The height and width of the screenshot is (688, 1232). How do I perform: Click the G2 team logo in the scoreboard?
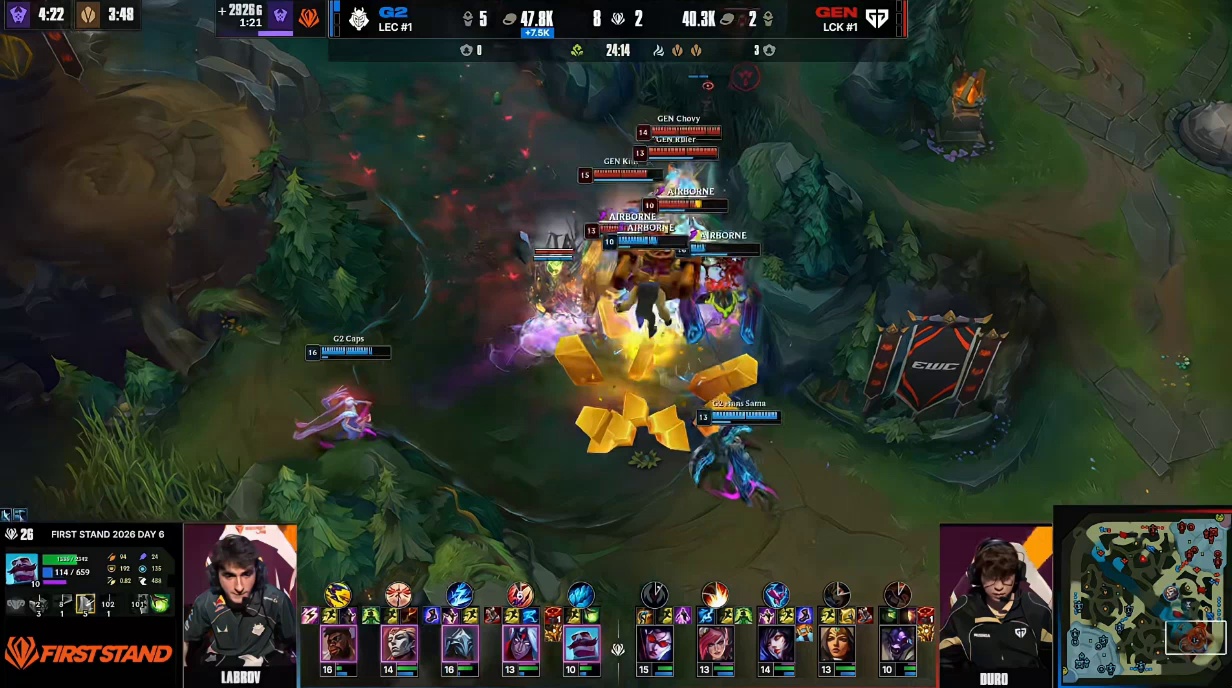359,18
